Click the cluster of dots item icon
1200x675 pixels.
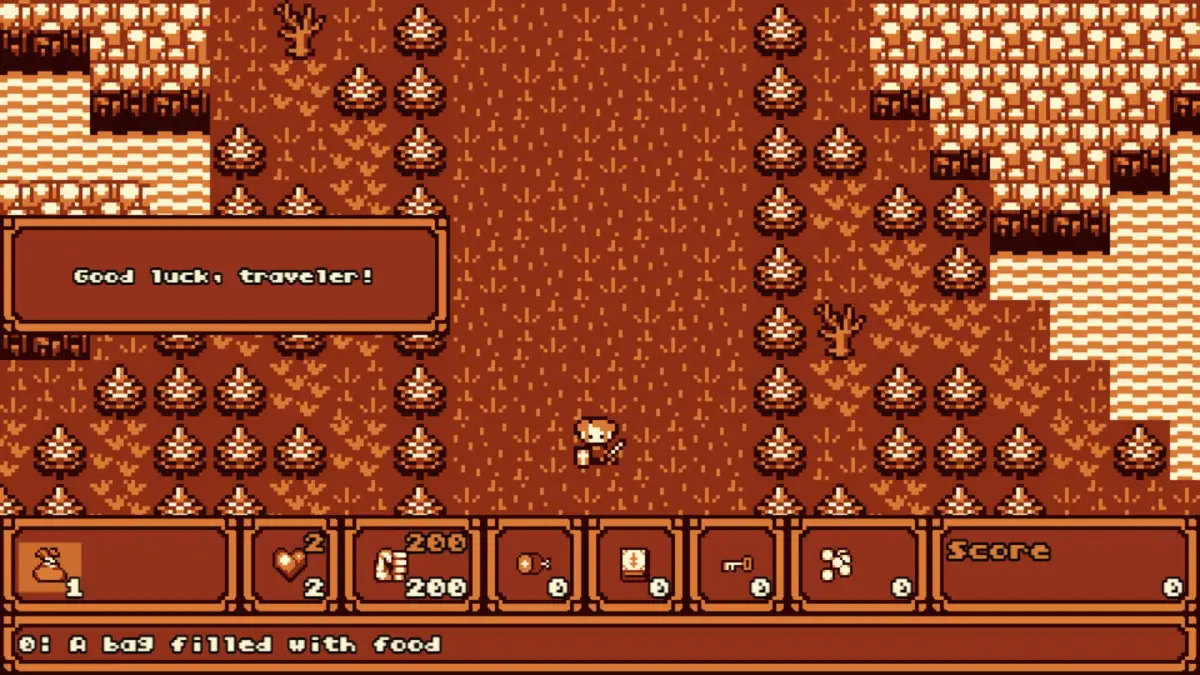836,565
